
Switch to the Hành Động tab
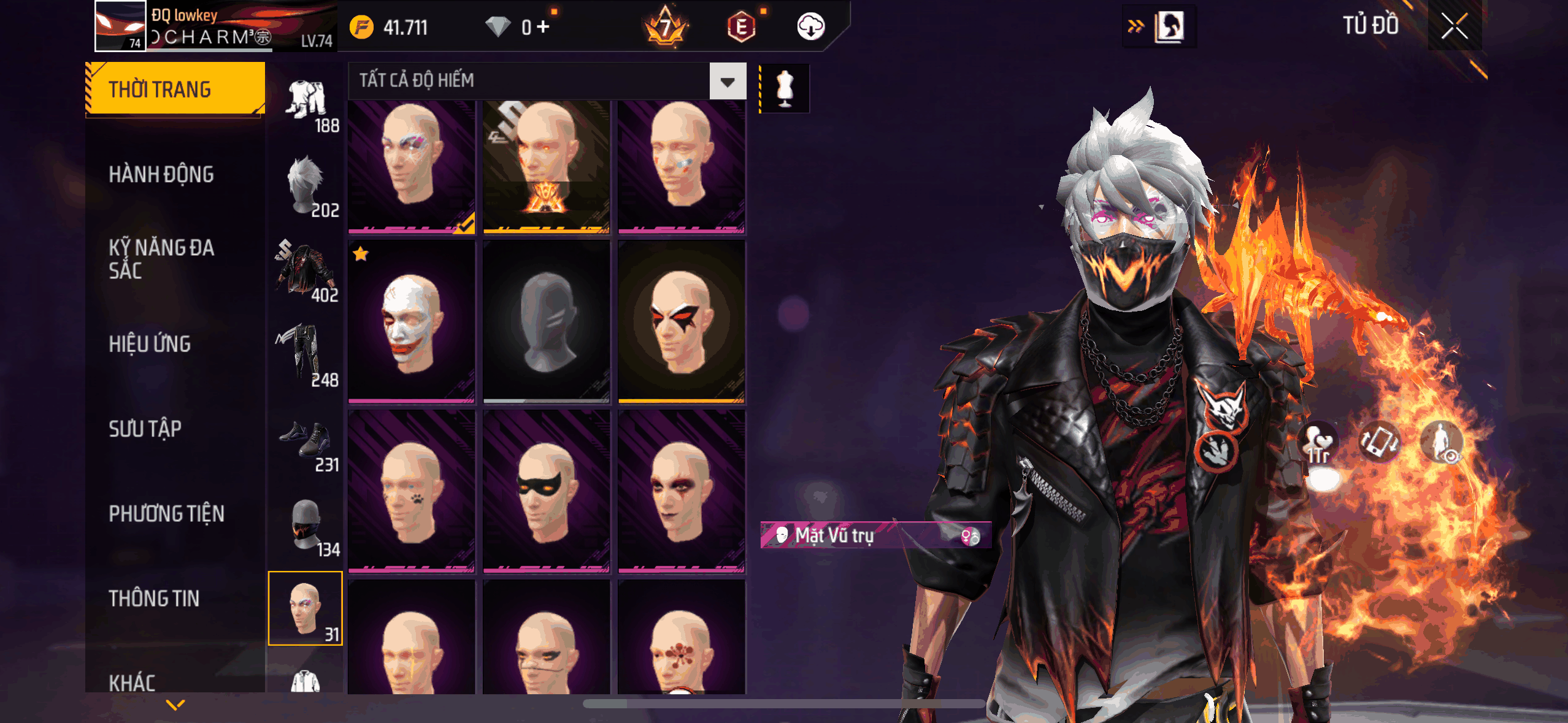click(161, 175)
